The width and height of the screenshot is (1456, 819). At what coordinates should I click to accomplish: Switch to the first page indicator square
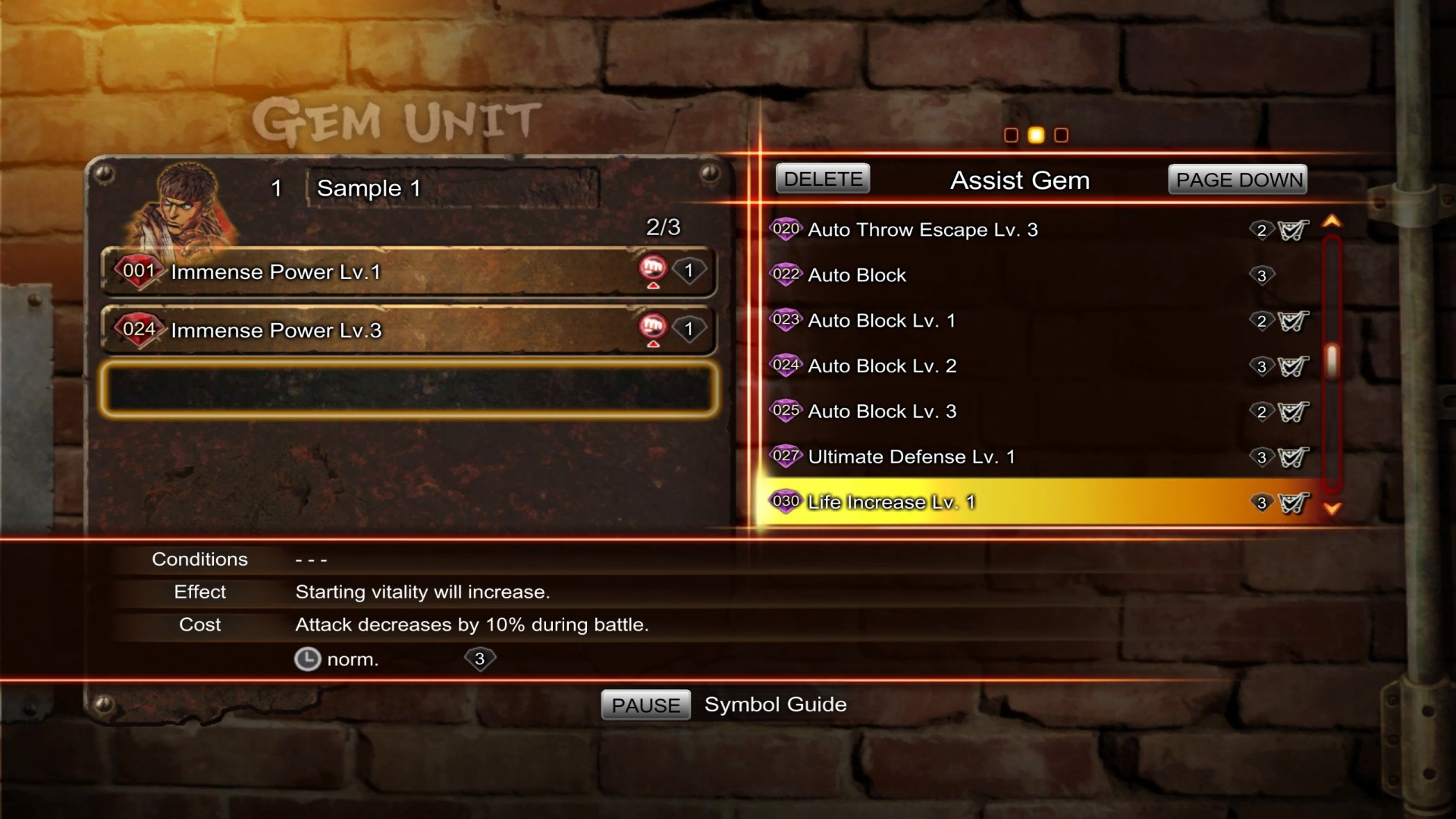(x=1012, y=135)
